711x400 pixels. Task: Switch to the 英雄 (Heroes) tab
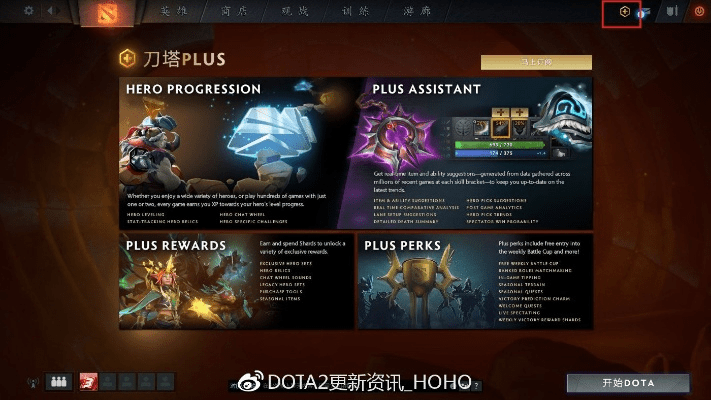(x=174, y=12)
